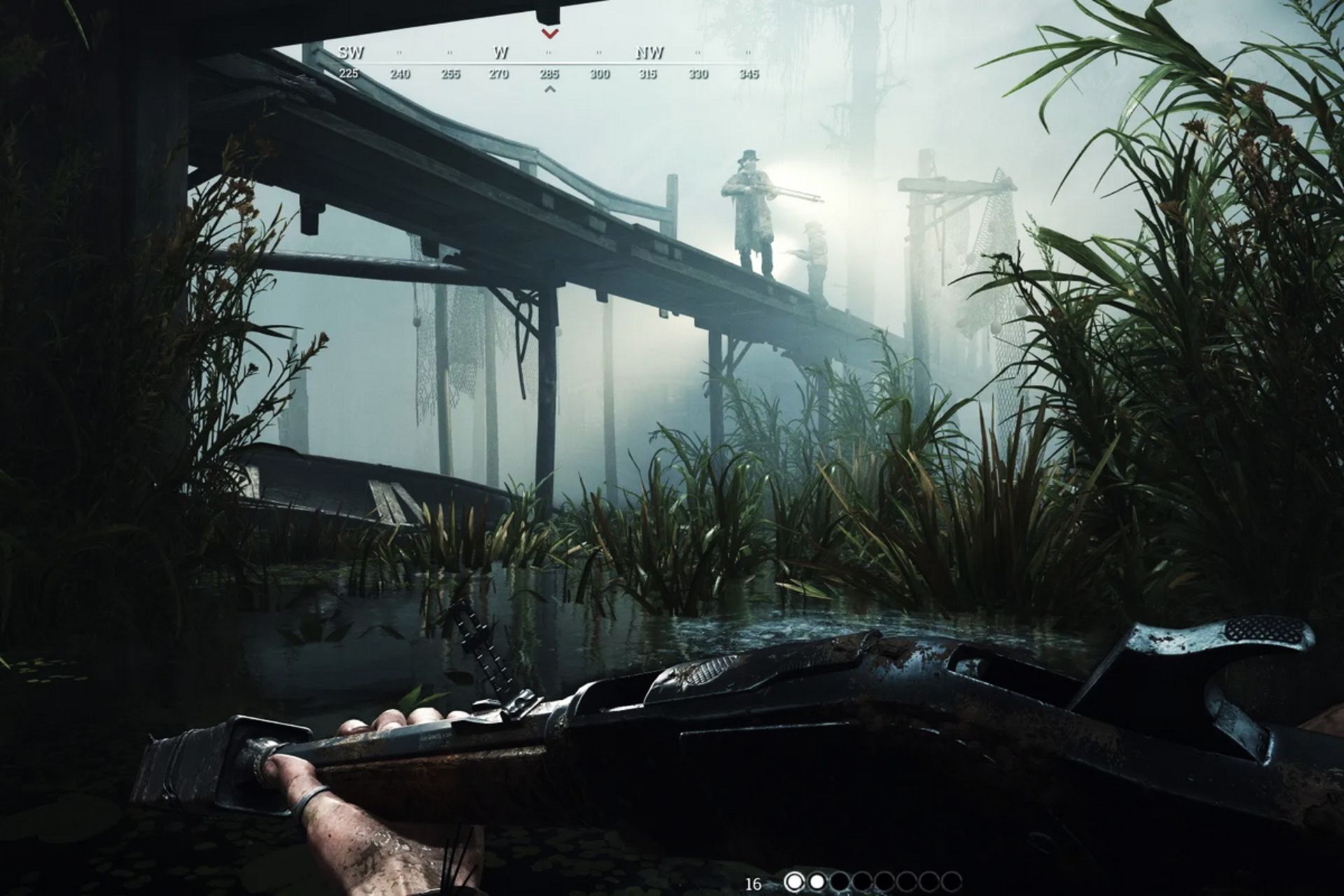Click the tick mark right of SW label

tap(399, 51)
